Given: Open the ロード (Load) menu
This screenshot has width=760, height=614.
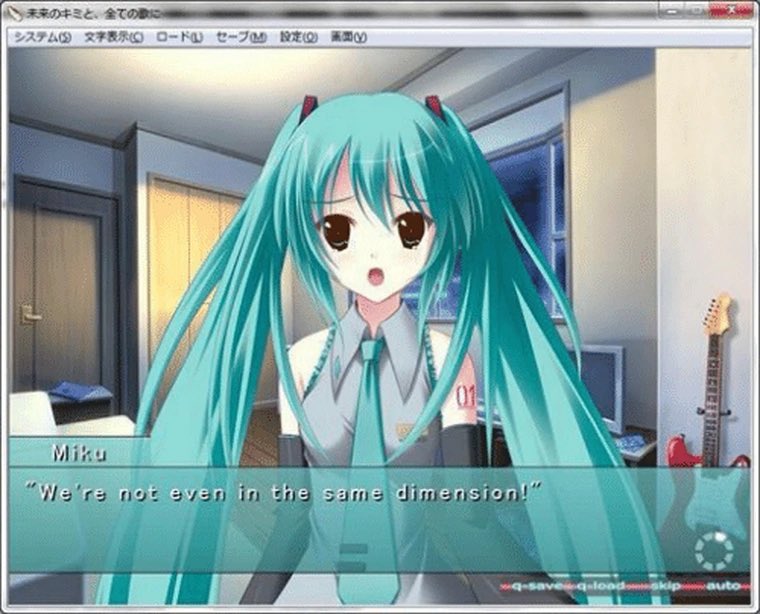Looking at the screenshot, I should tap(180, 37).
